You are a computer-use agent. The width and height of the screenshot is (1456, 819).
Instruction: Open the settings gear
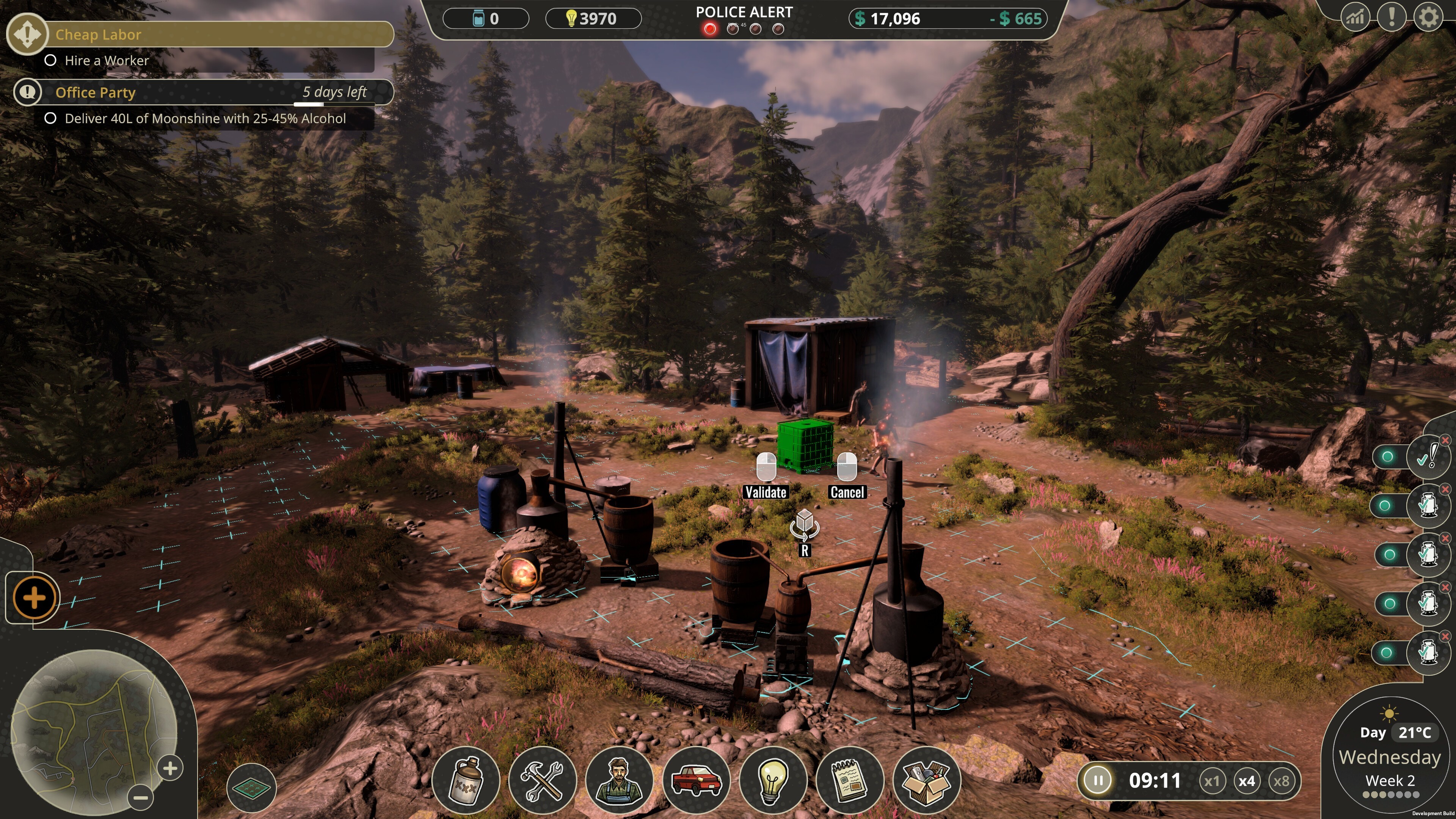[1428, 17]
